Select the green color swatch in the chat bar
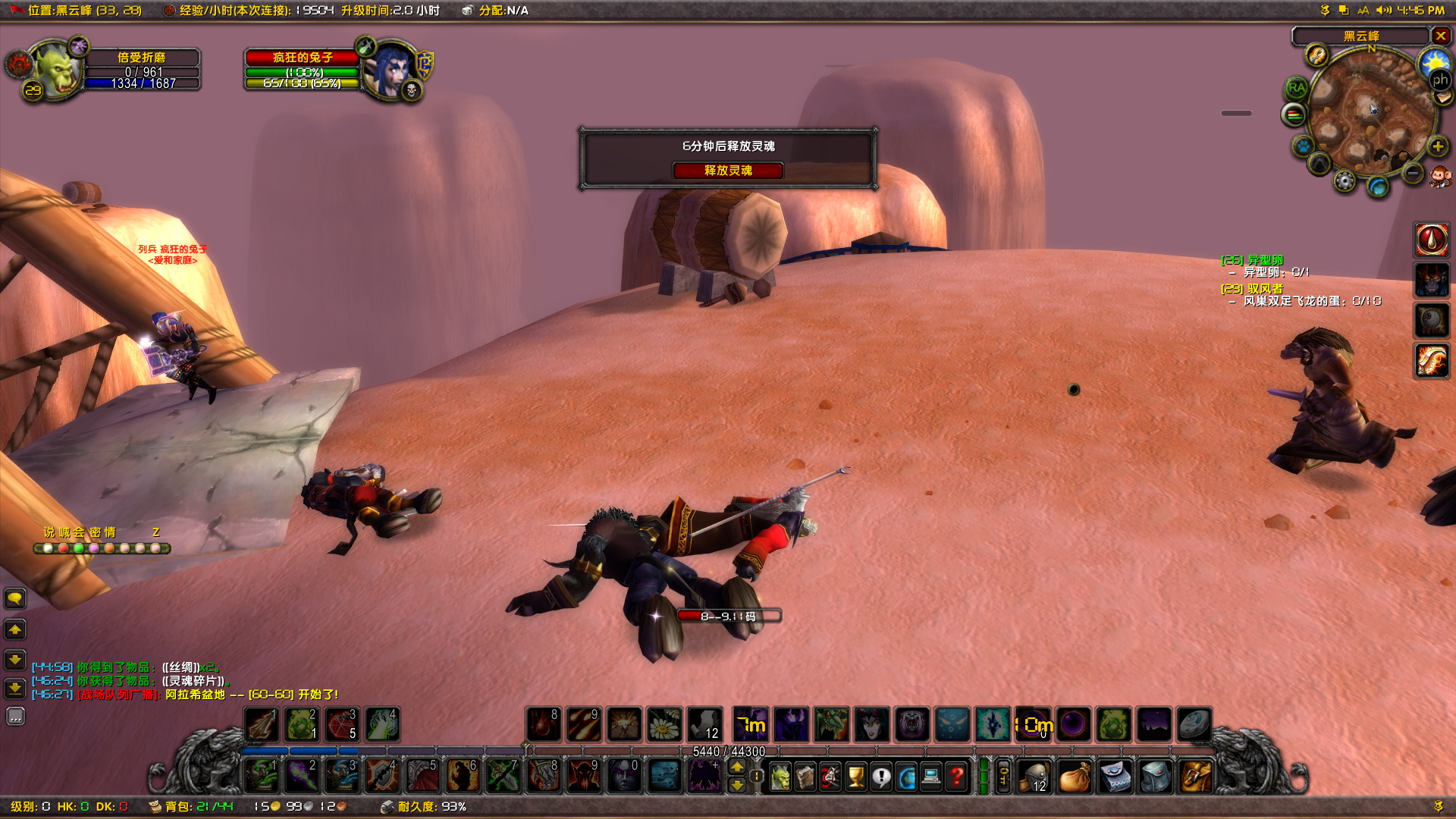1456x819 pixels. [x=79, y=548]
